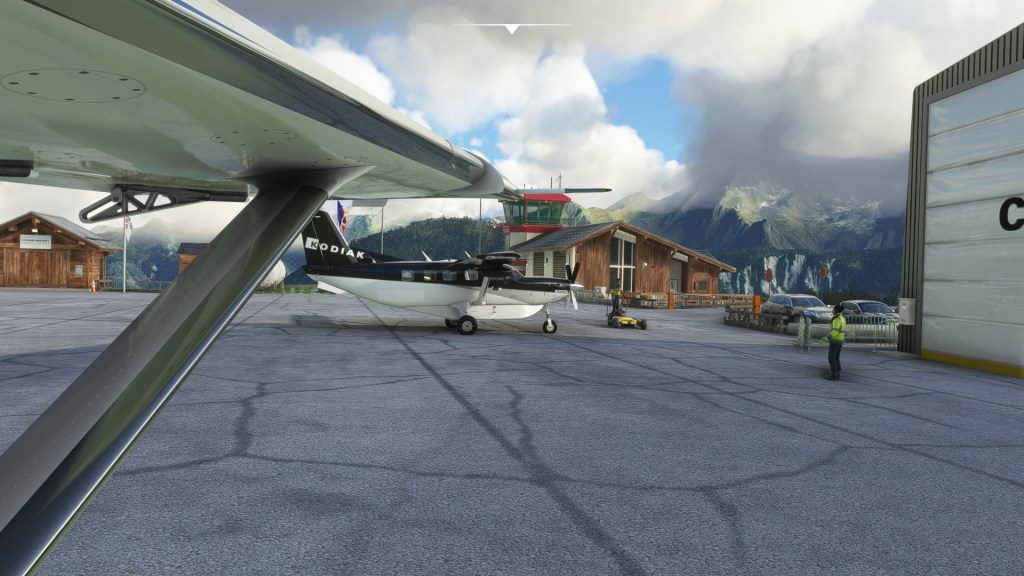
Task: Expand the toolbar drop-down arrow handle
Action: point(511,28)
